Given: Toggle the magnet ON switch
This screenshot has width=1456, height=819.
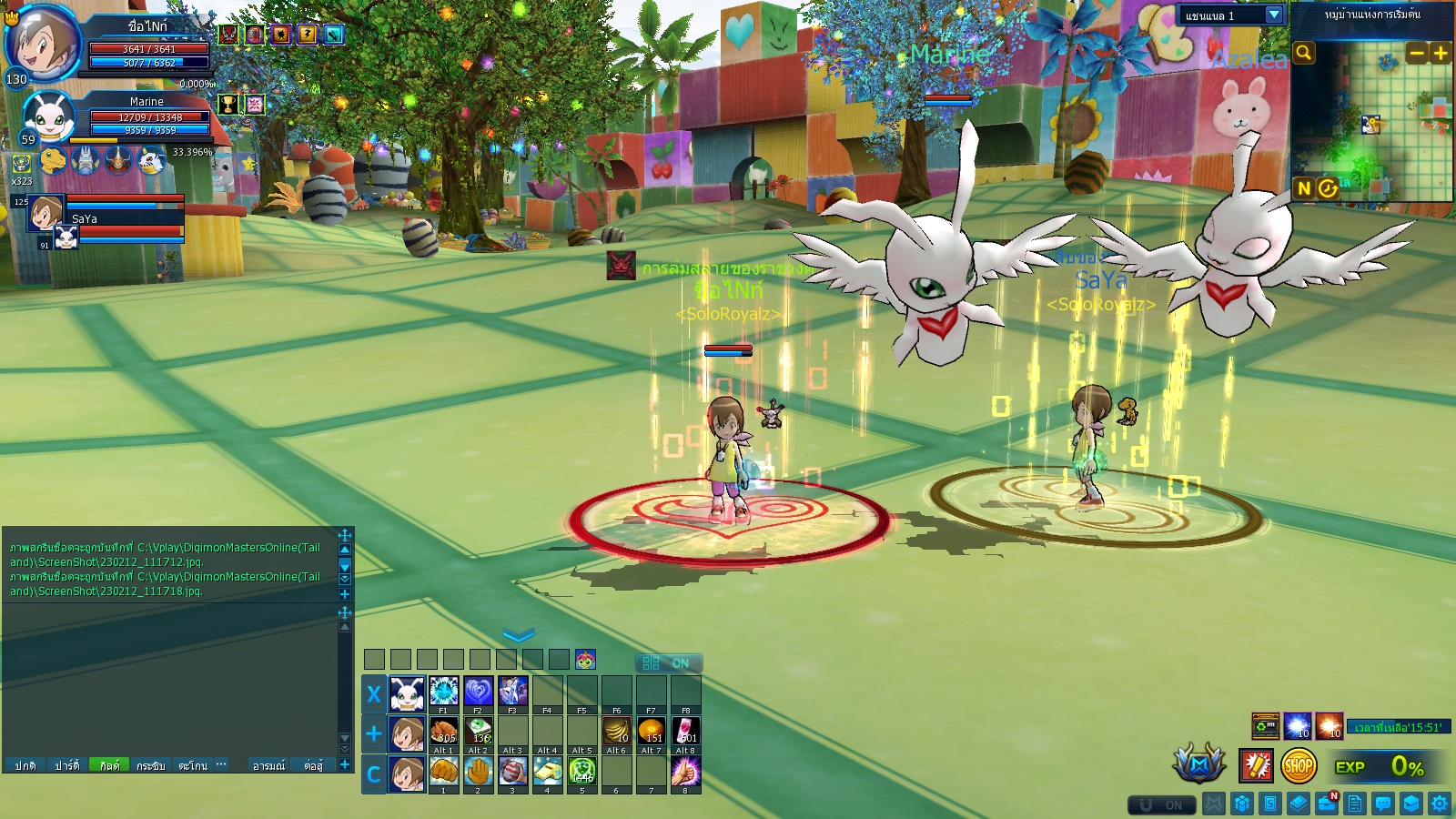Looking at the screenshot, I should point(1160,804).
